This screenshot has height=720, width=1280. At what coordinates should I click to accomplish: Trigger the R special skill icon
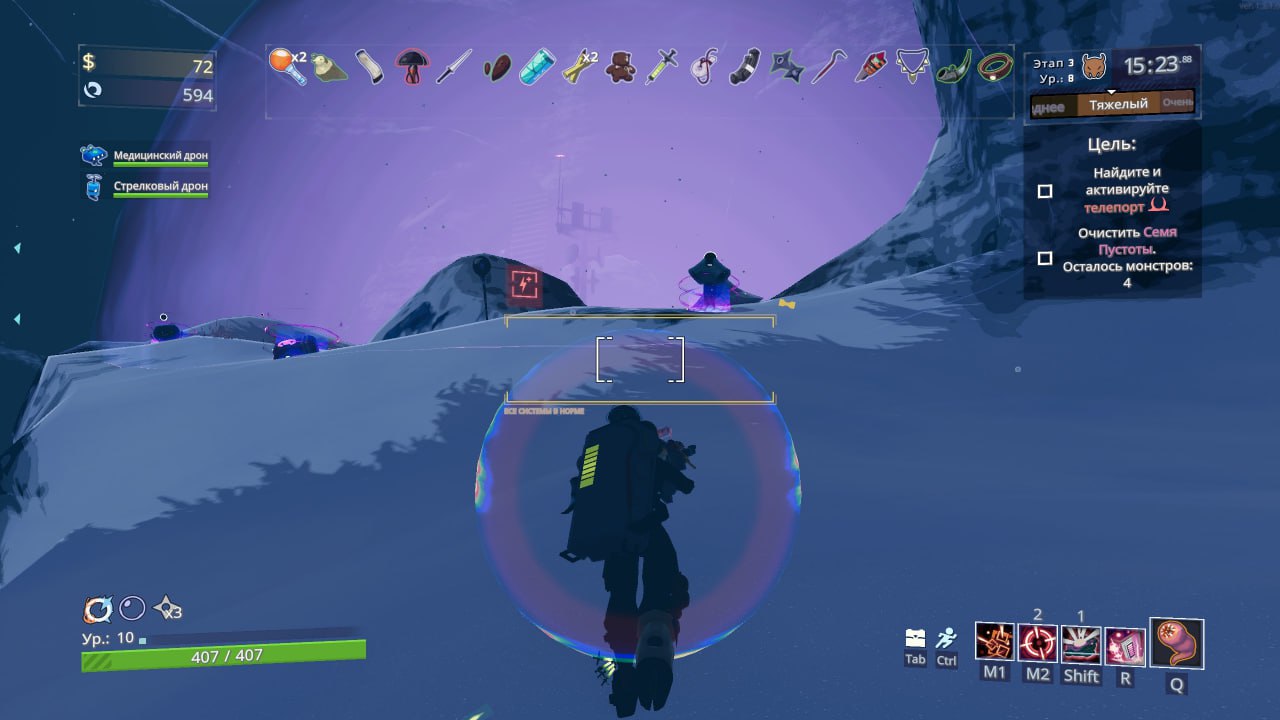pos(1124,645)
